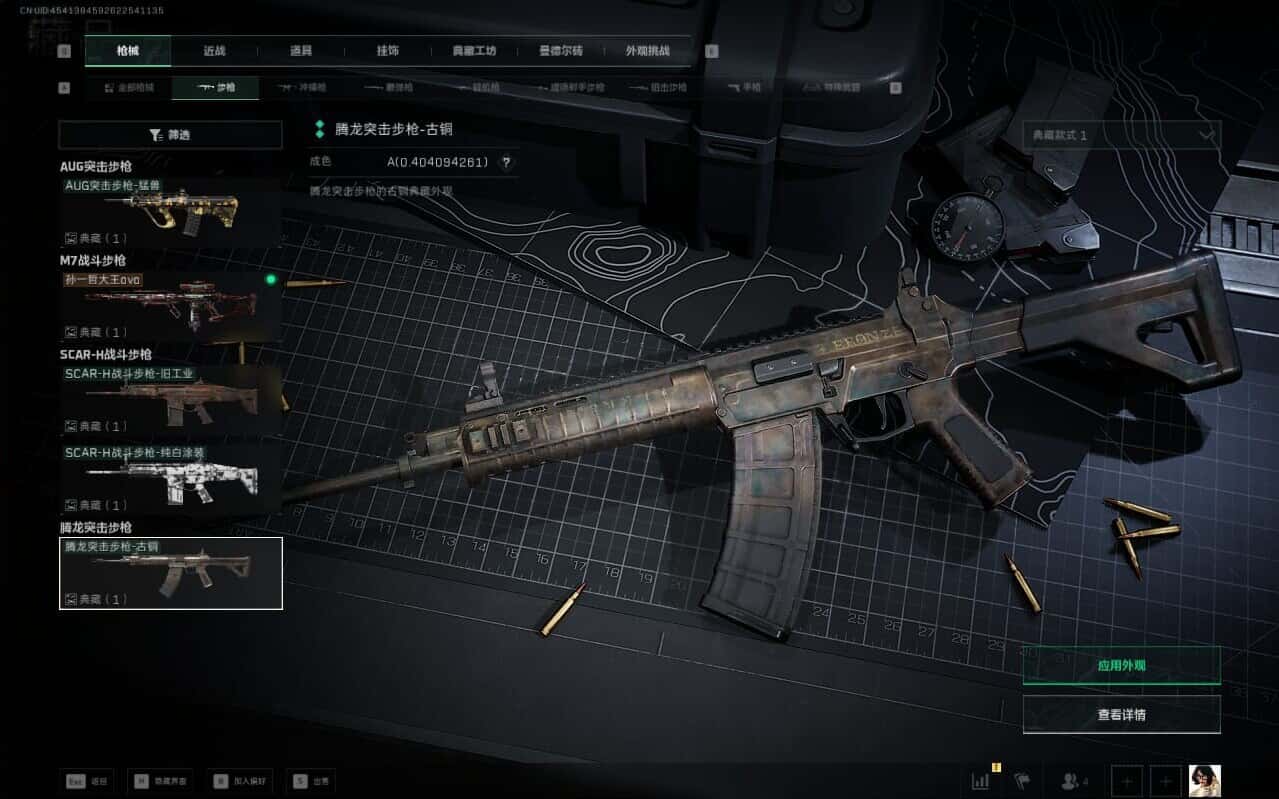Show the 全部枪械 (all guns) sub-category
This screenshot has width=1279, height=799.
point(129,88)
